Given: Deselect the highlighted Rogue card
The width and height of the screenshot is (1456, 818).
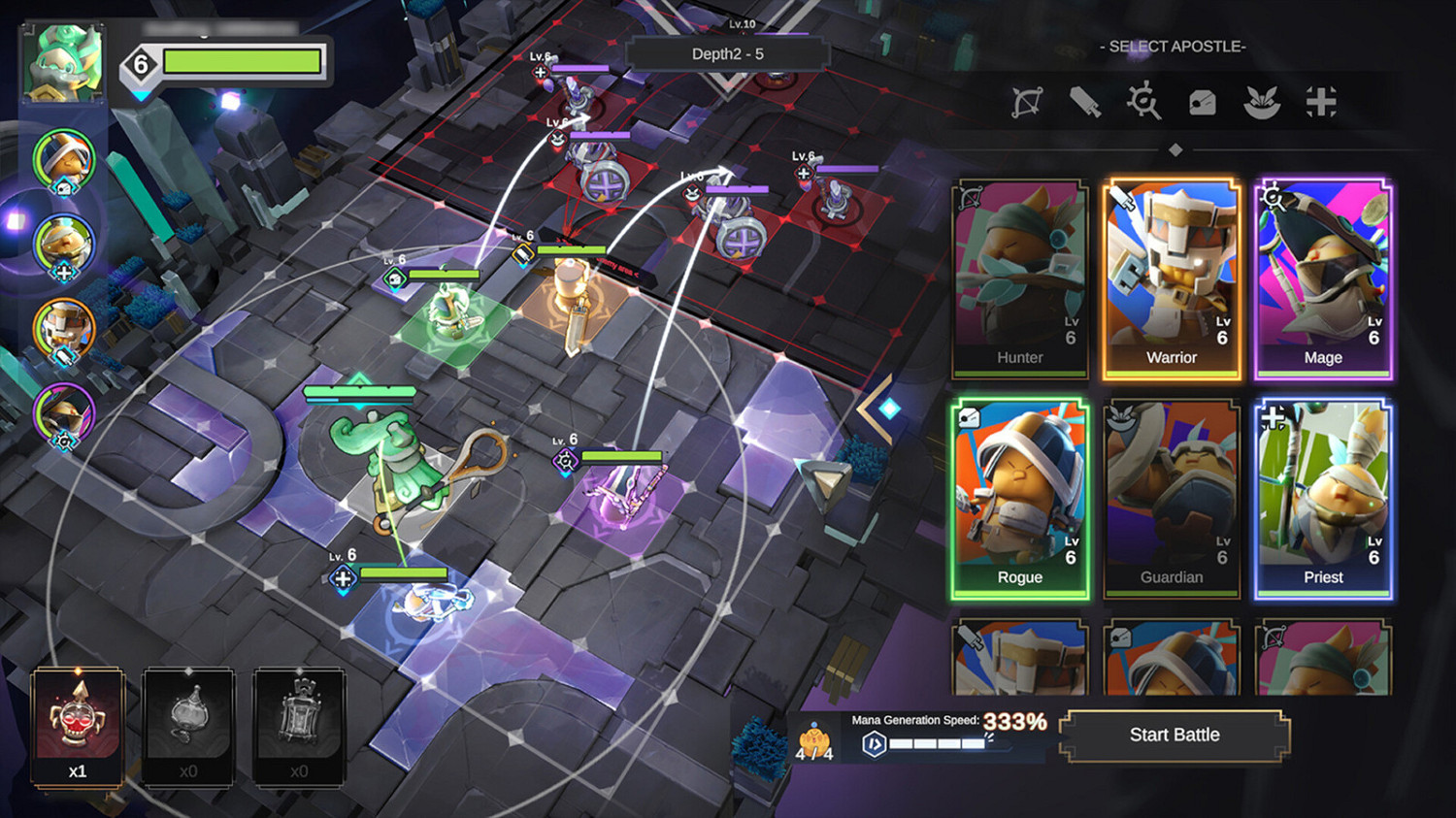Looking at the screenshot, I should (1019, 497).
